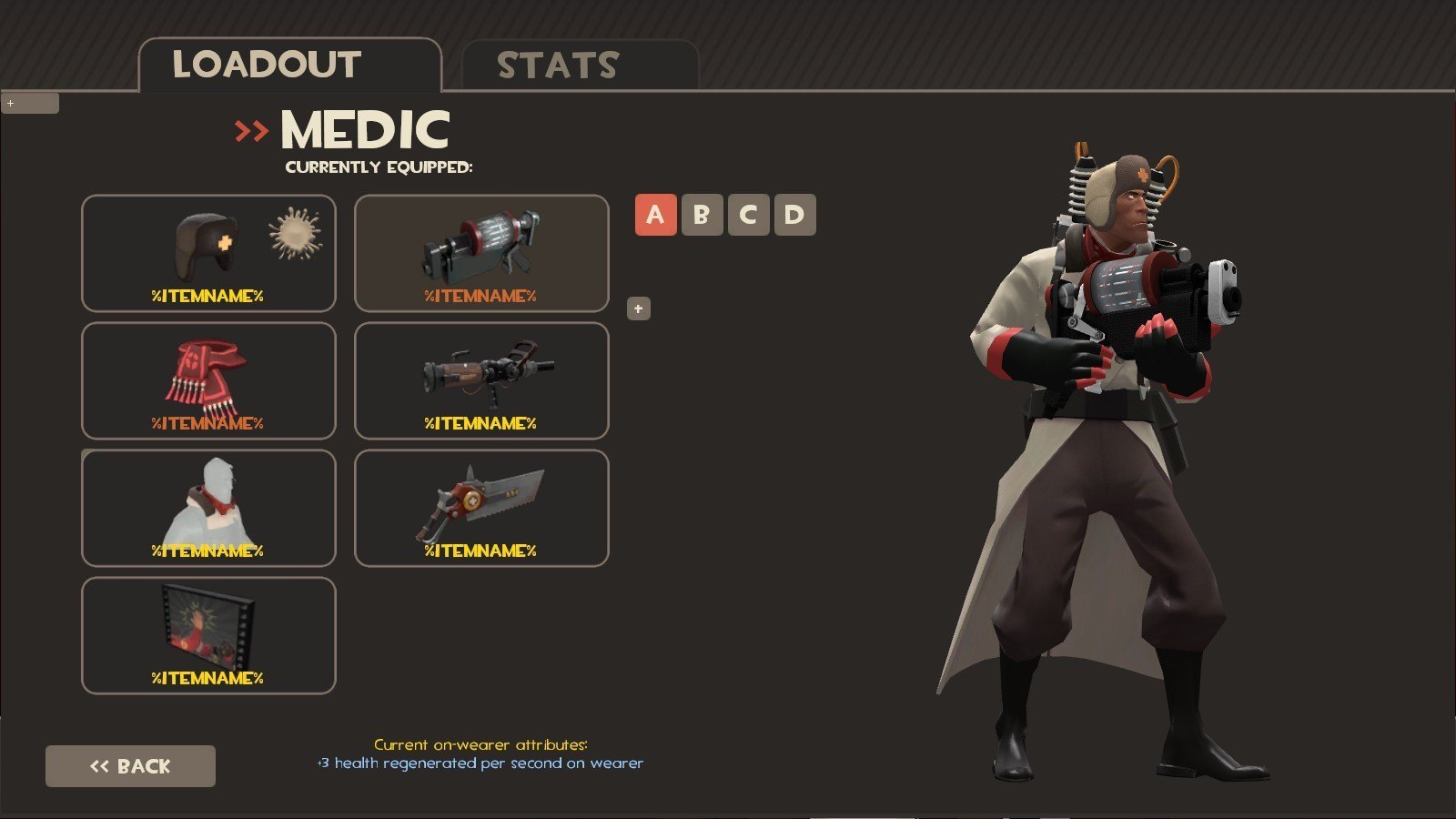The image size is (1456, 819).
Task: Click the plus tab below the Loadout tab
Action: coord(30,104)
